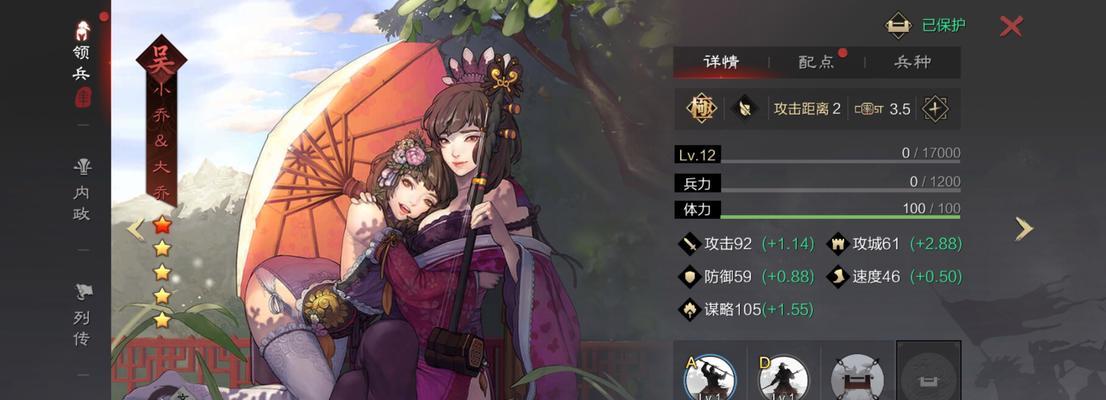Select the skill slot marked A

[710, 377]
